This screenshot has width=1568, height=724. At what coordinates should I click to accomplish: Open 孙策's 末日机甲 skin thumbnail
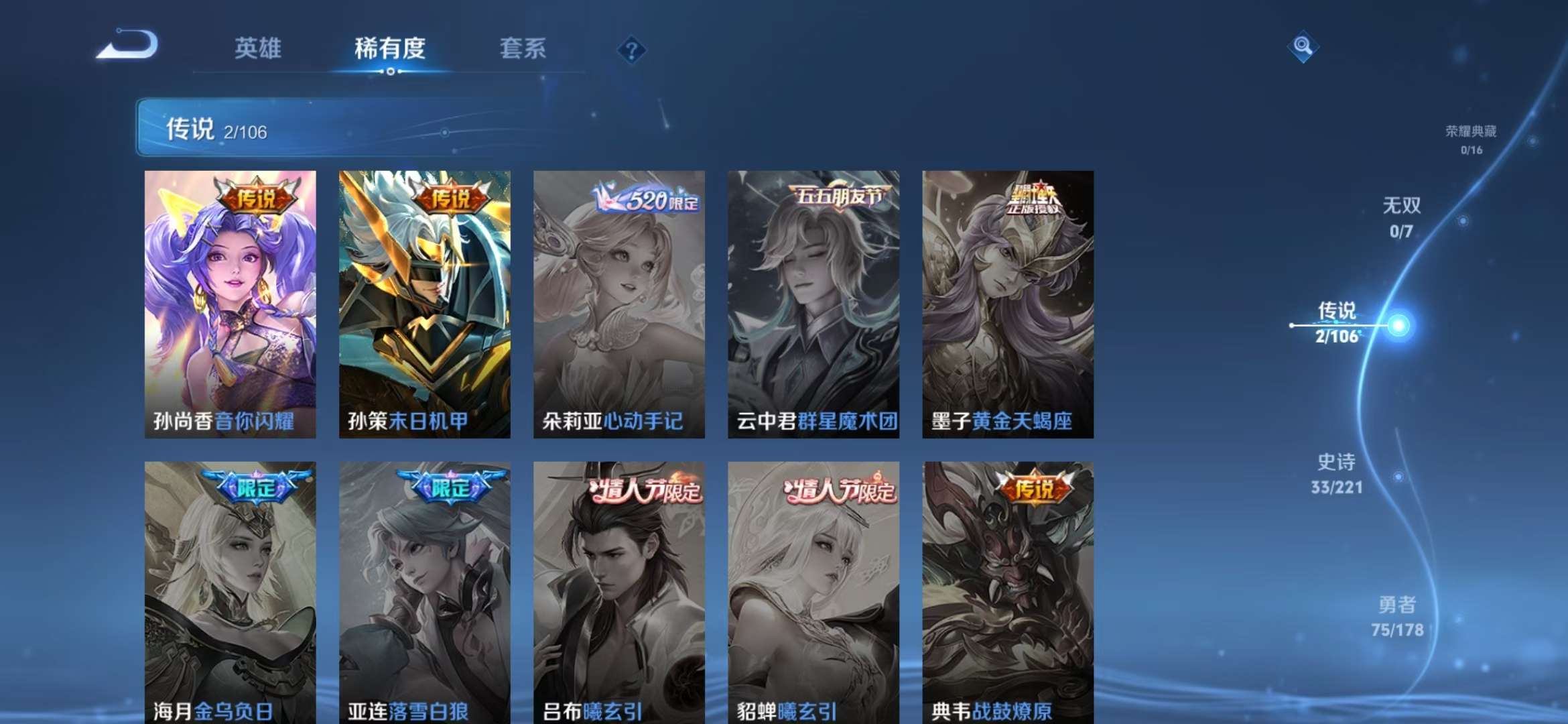click(423, 302)
